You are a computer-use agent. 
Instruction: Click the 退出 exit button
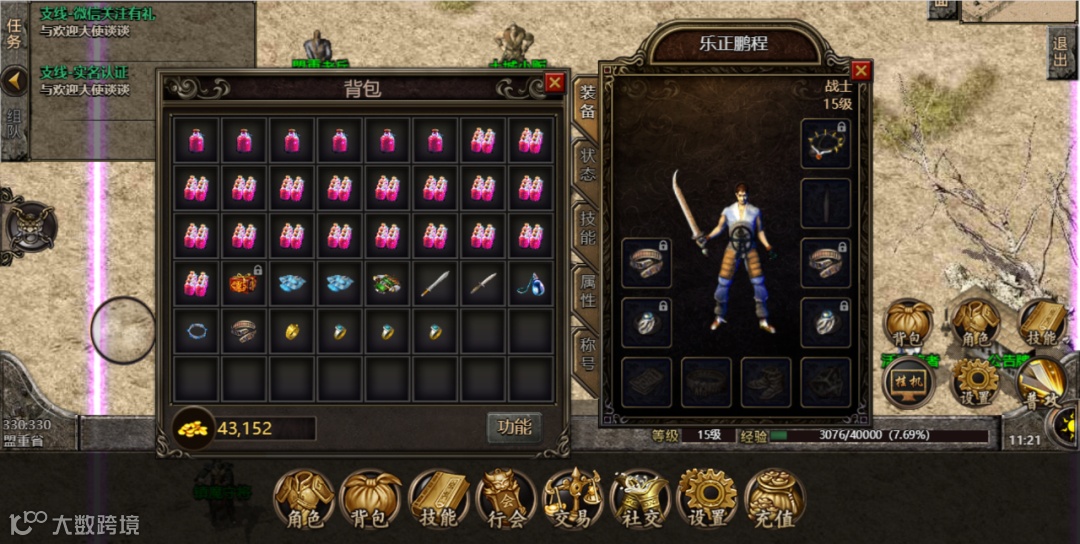(1061, 54)
